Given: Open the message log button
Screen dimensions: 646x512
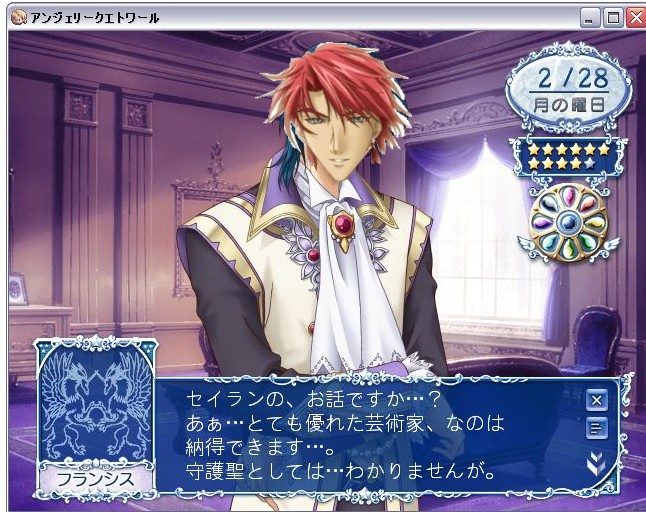Looking at the screenshot, I should click(597, 429).
